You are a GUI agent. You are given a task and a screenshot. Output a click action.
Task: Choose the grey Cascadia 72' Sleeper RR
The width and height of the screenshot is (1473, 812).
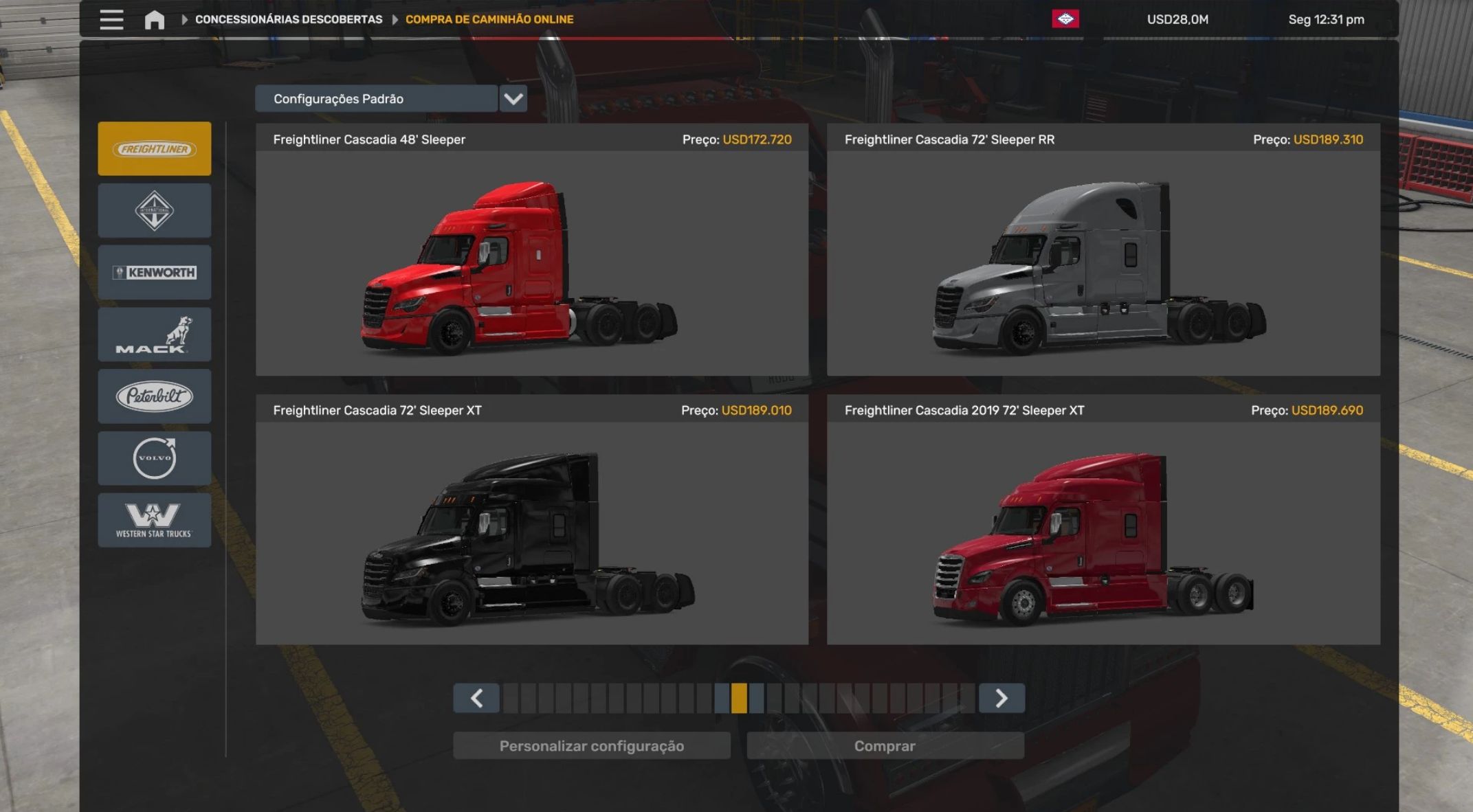[x=1103, y=262]
